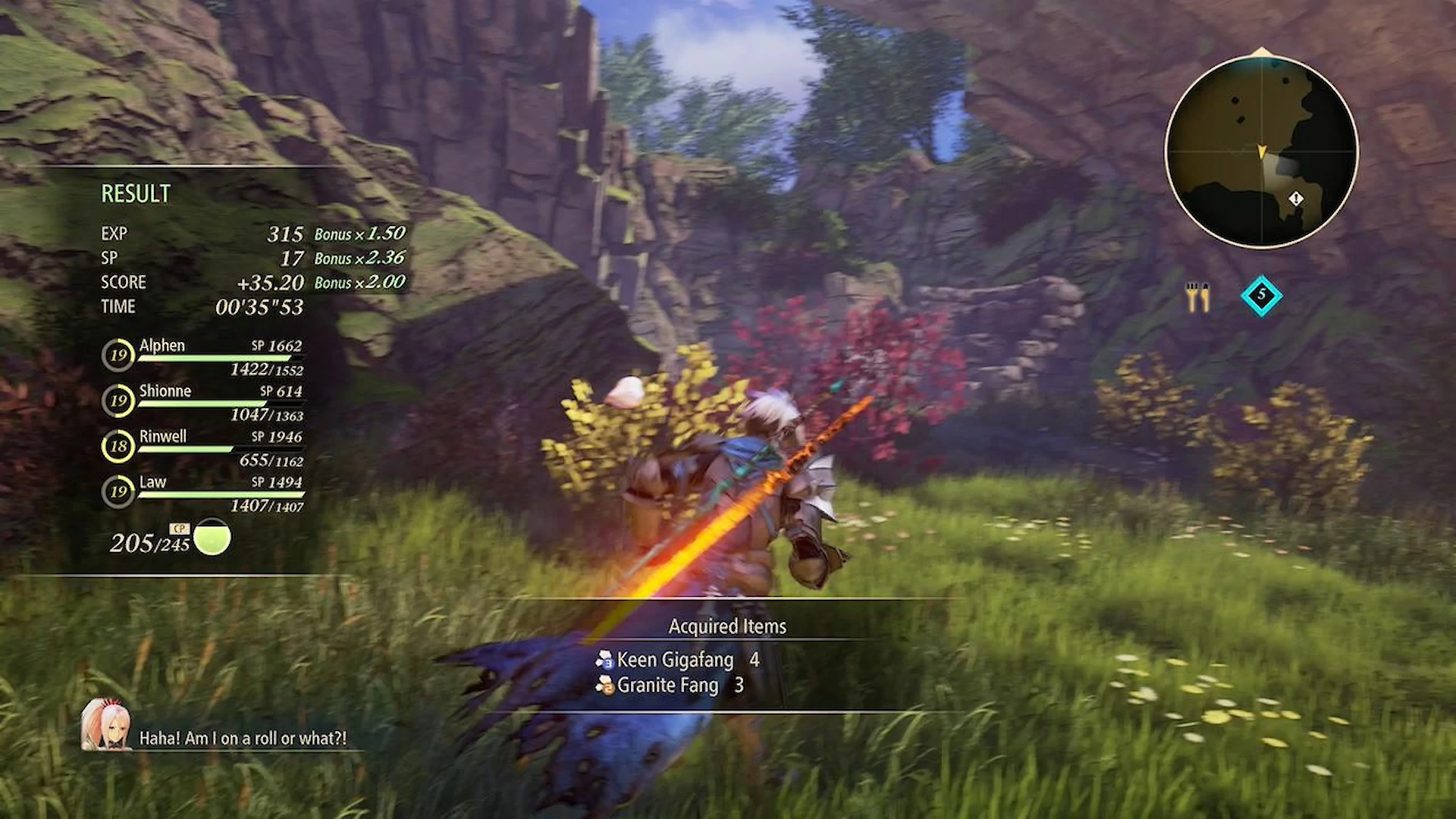
Task: Click the Granite Fang acquired item
Action: coord(667,686)
